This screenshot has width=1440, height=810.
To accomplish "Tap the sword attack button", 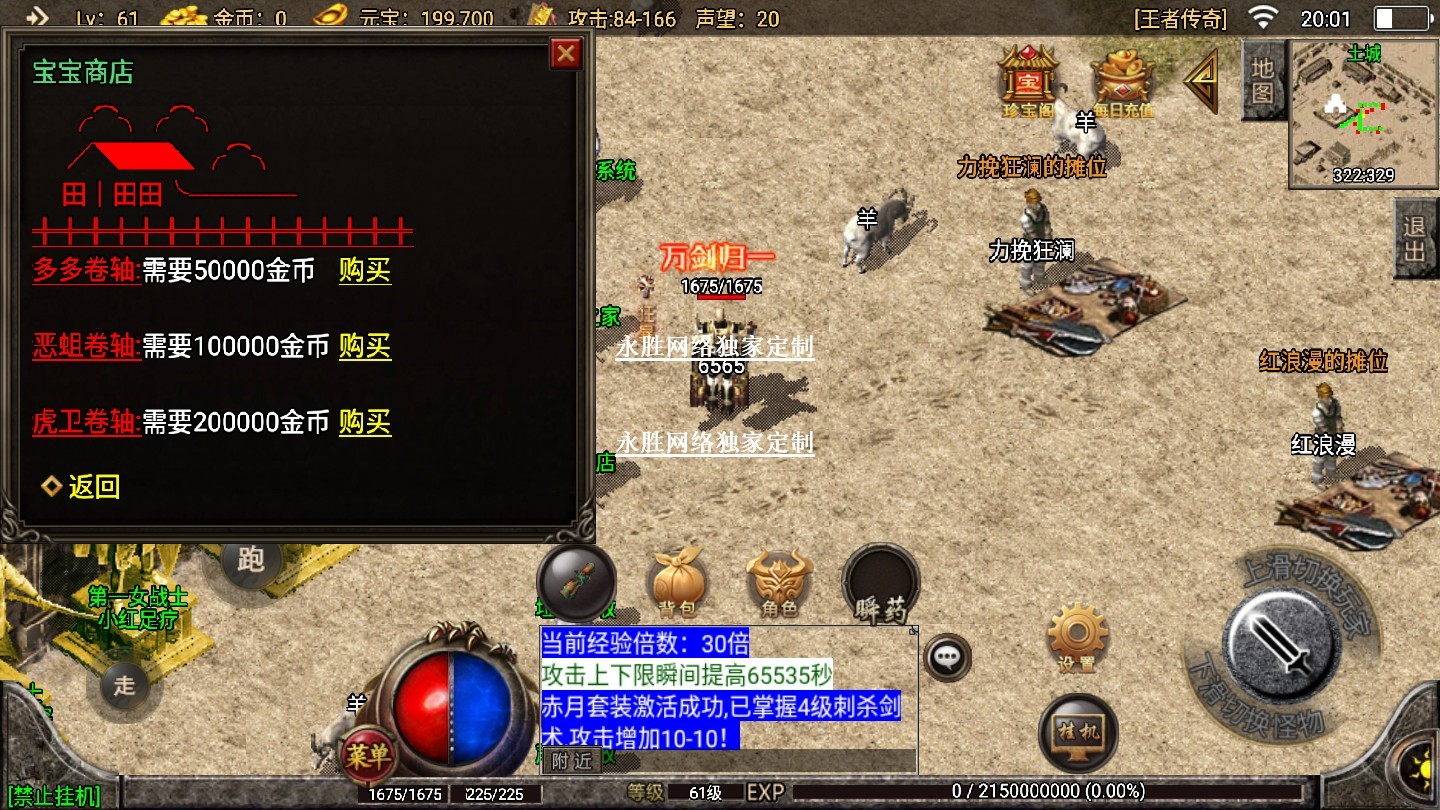I will (x=1281, y=638).
